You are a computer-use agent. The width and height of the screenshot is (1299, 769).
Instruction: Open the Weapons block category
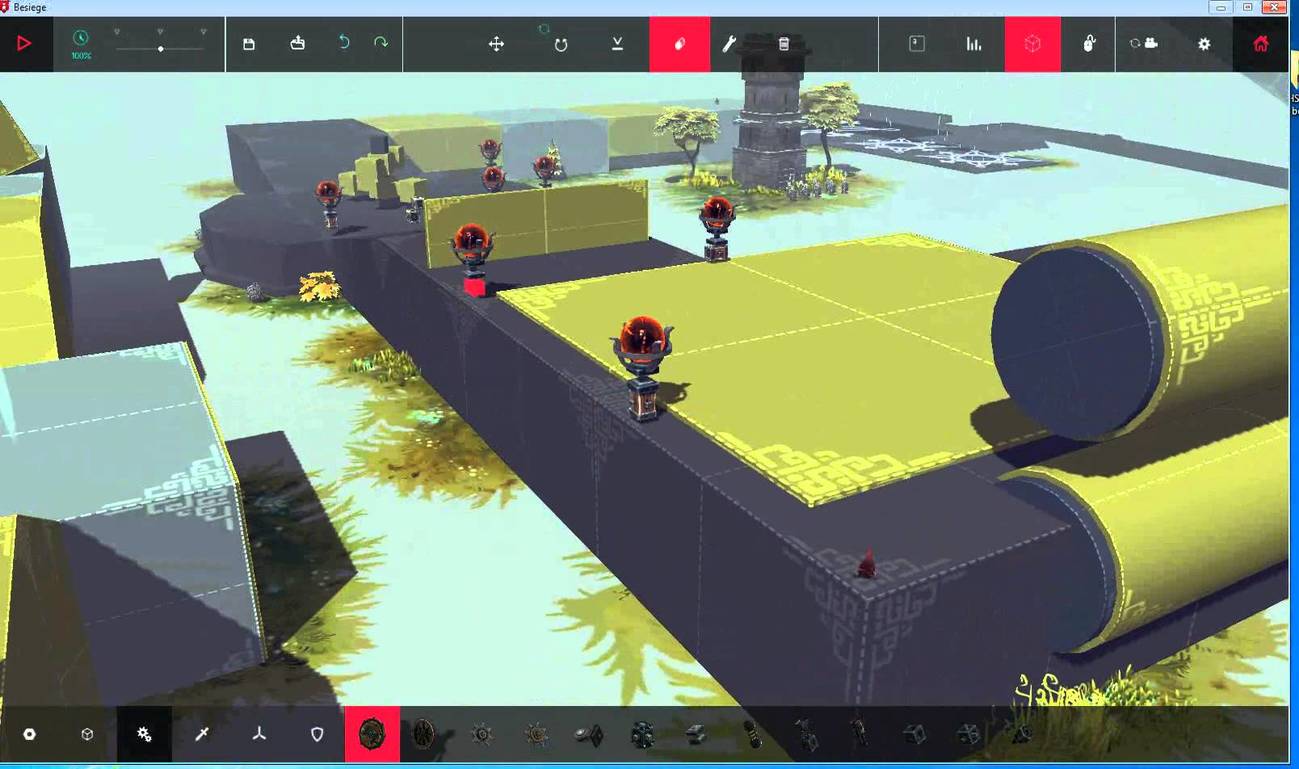(x=202, y=734)
